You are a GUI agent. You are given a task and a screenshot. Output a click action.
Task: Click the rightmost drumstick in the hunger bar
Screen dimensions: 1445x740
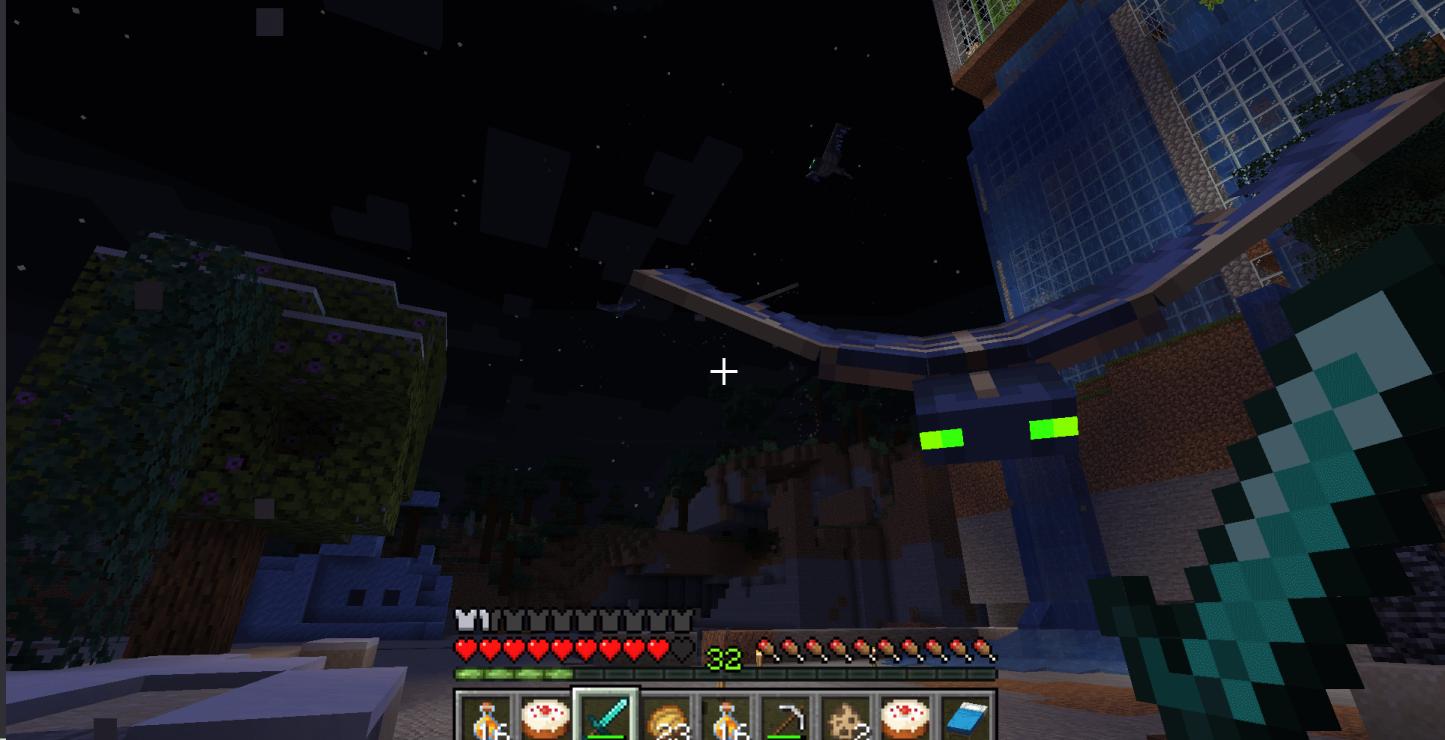click(985, 648)
